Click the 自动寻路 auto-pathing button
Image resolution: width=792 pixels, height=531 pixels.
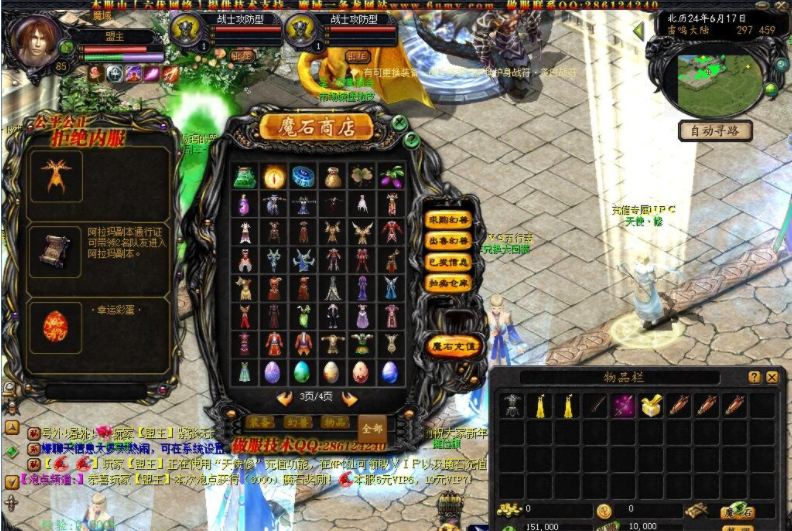coord(714,131)
